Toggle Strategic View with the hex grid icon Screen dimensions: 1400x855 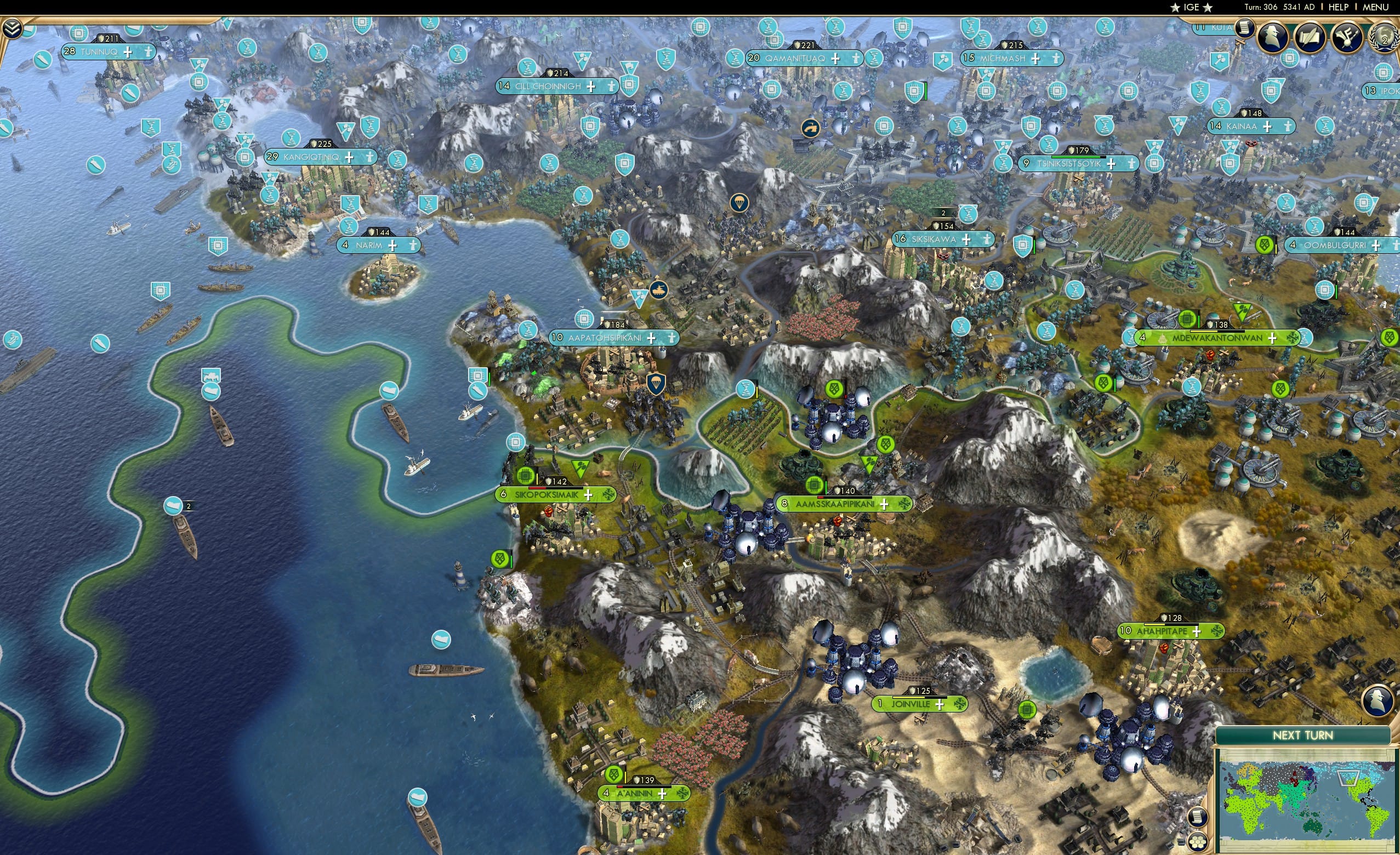(1198, 843)
